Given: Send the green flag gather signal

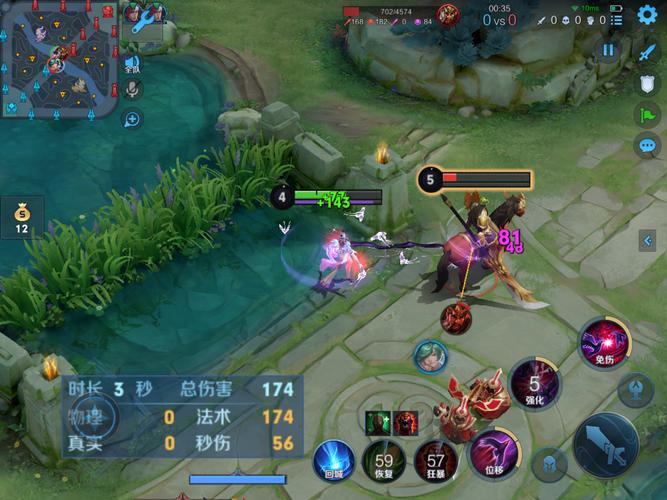Looking at the screenshot, I should click(646, 115).
